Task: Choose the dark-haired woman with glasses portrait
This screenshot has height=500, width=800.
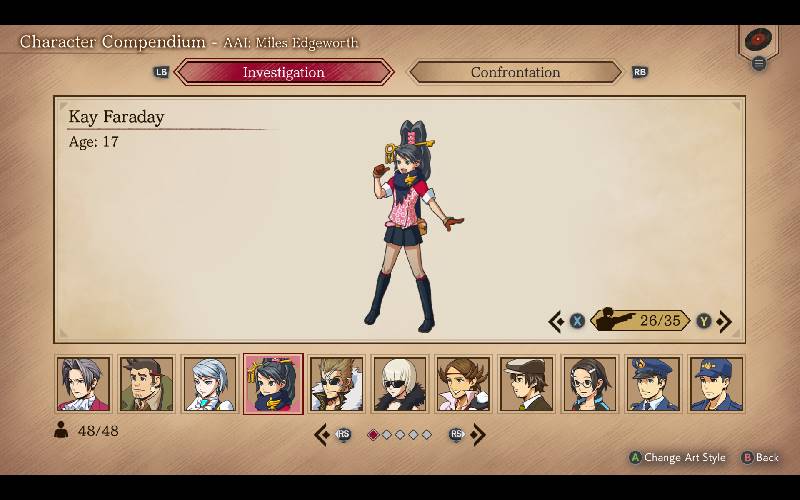Action: point(590,384)
